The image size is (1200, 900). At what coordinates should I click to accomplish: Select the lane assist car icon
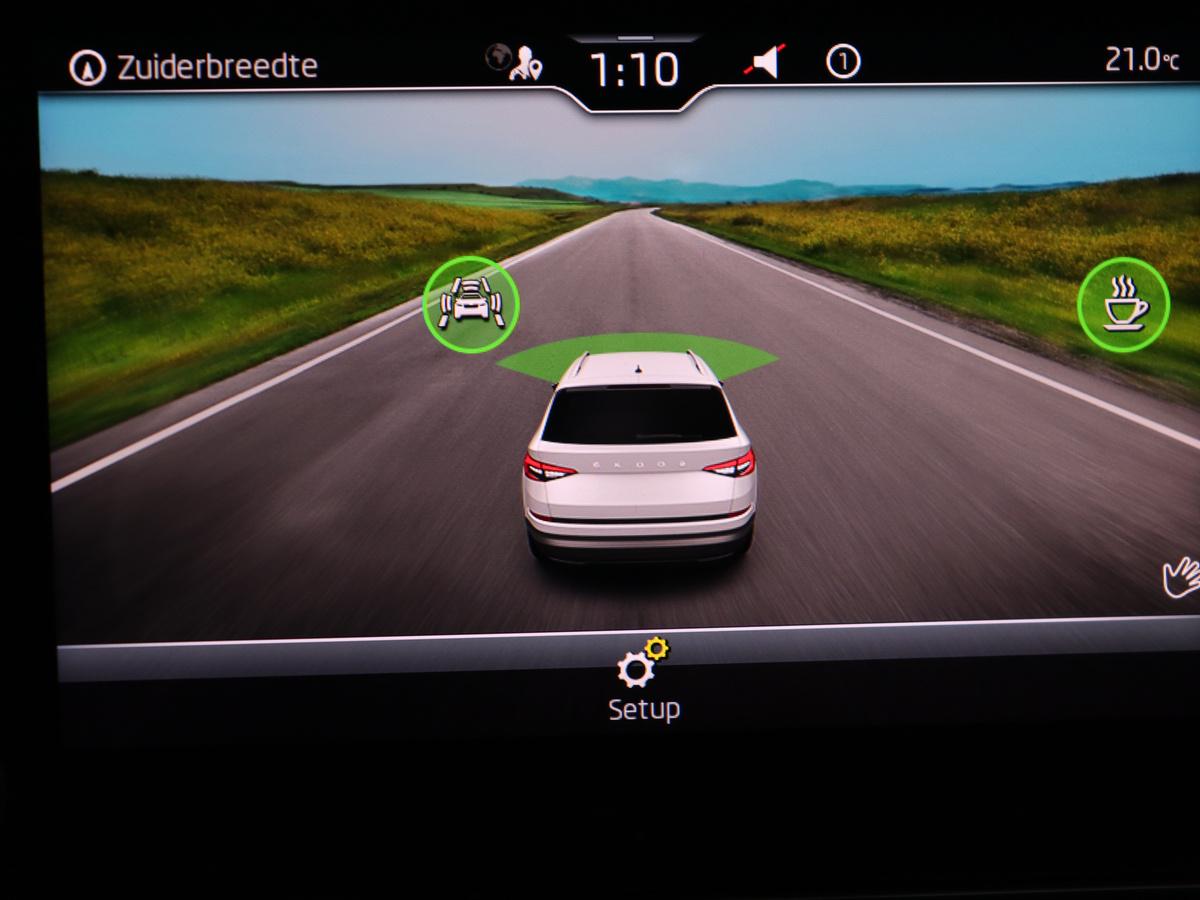[471, 304]
